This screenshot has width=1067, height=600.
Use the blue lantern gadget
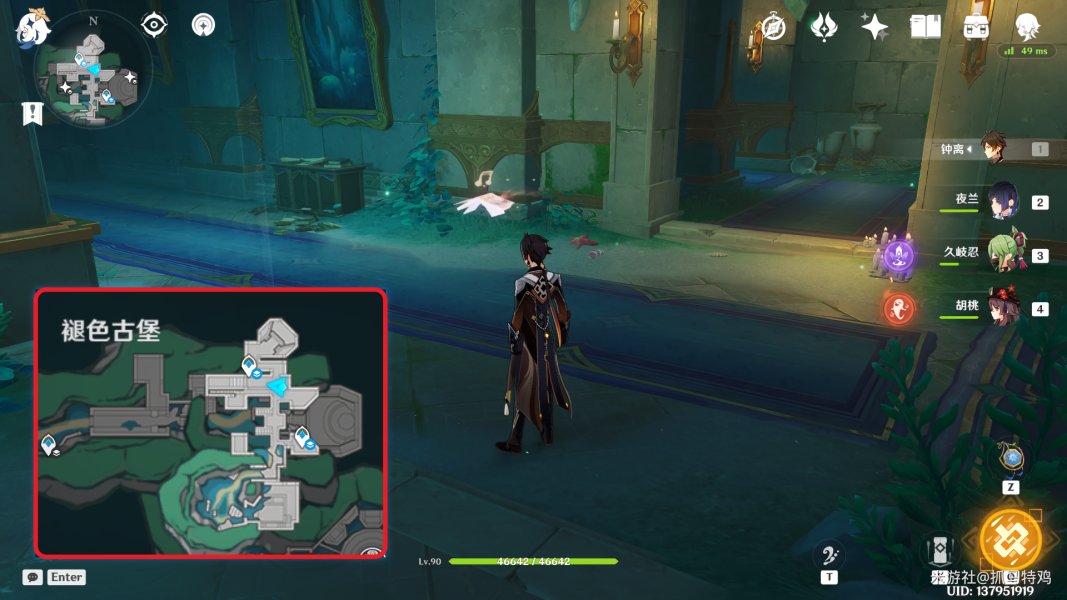point(1012,459)
